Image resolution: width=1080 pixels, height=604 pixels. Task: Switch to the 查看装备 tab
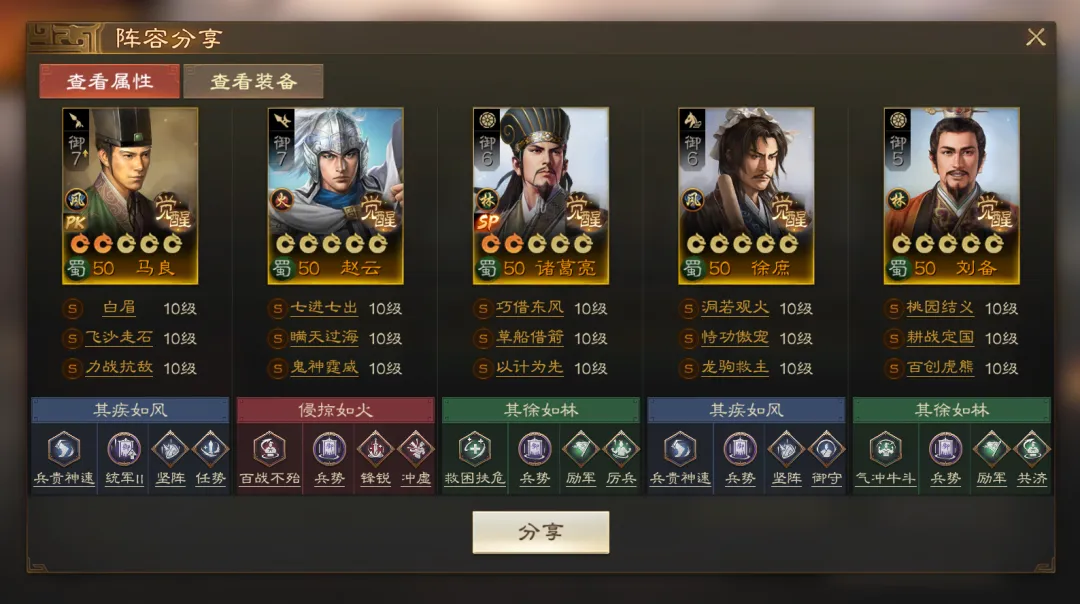(x=253, y=81)
